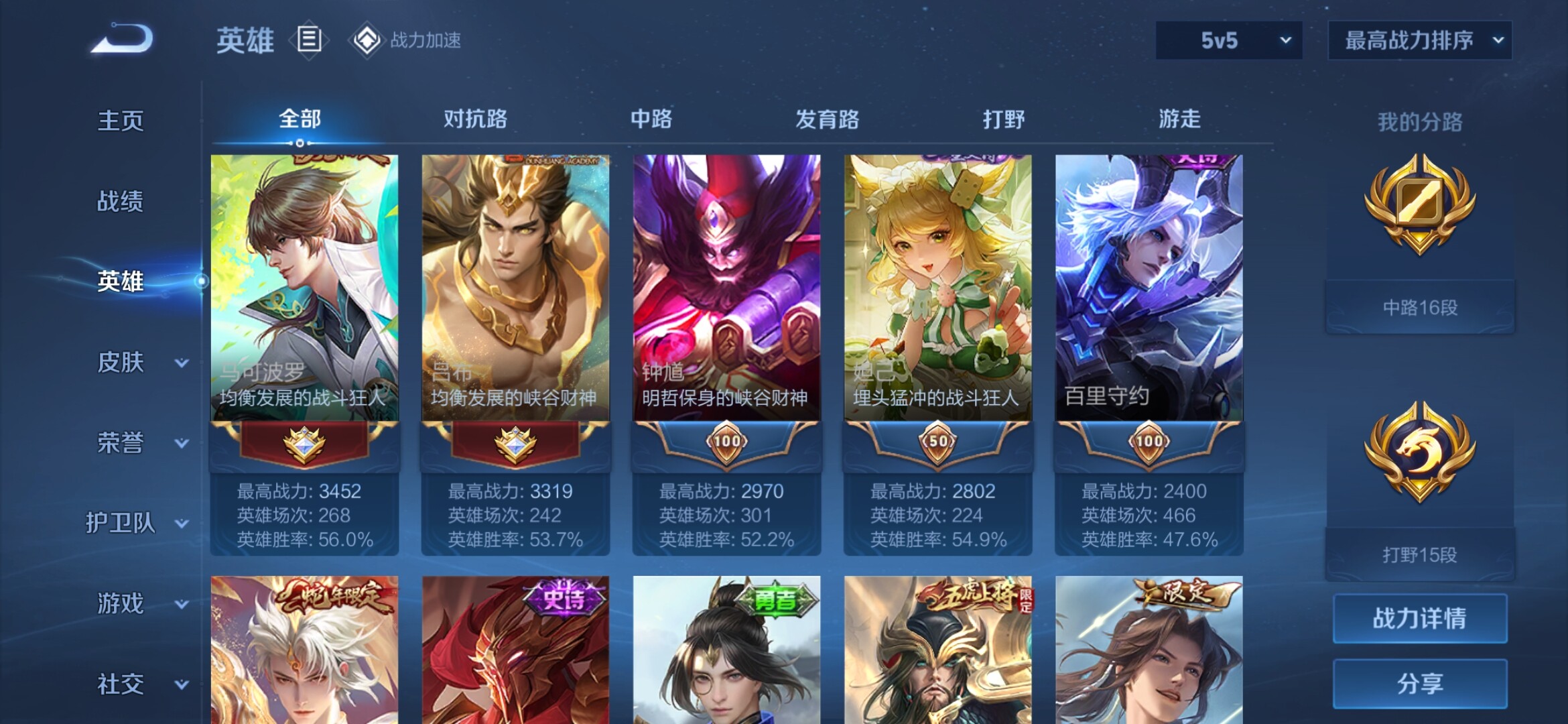
Task: Open the 百里守约 hero card
Action: [x=1149, y=288]
